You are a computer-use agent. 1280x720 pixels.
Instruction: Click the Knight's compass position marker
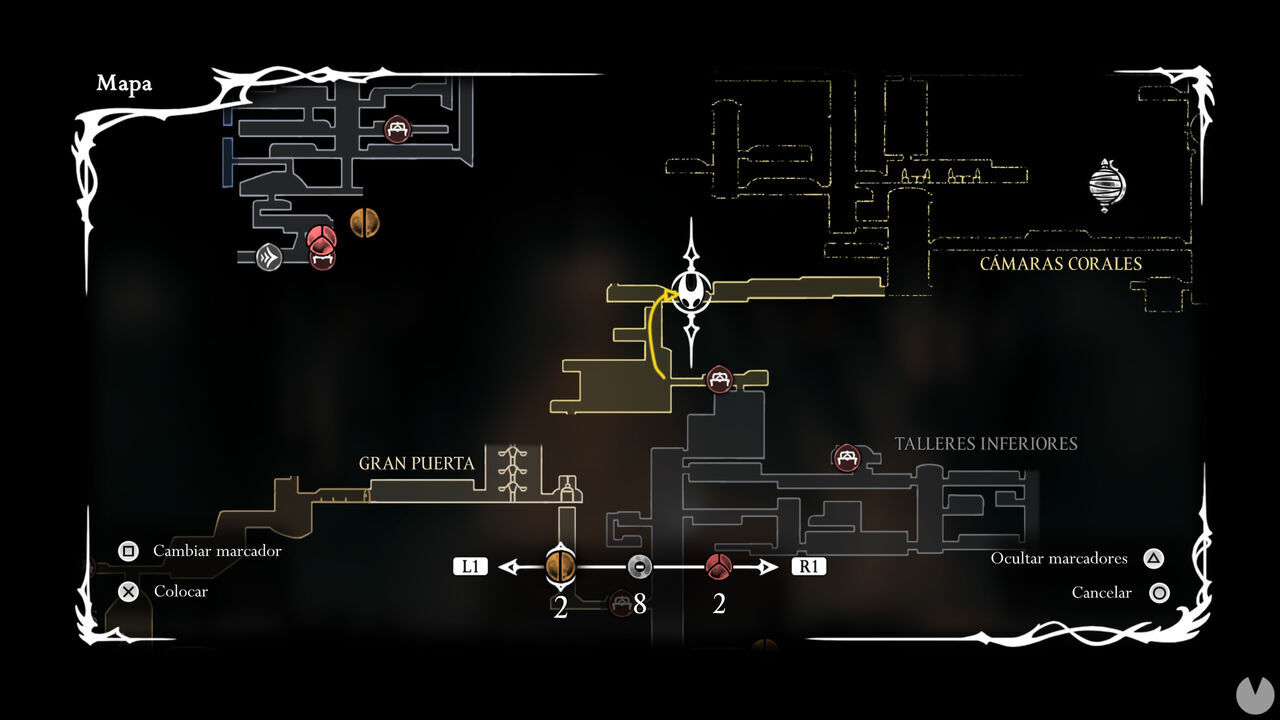690,292
